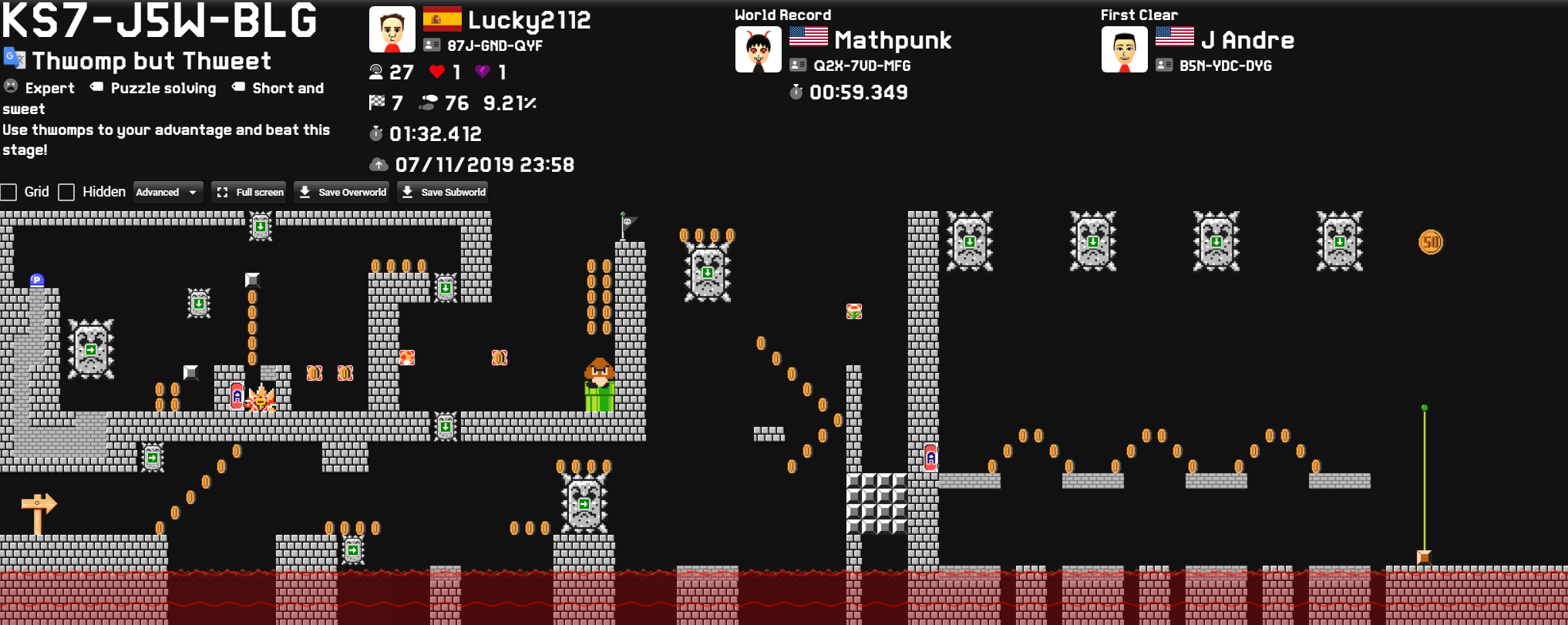Click the Puzzle solving tag icon
Image resolution: width=1568 pixels, height=625 pixels.
[96, 87]
